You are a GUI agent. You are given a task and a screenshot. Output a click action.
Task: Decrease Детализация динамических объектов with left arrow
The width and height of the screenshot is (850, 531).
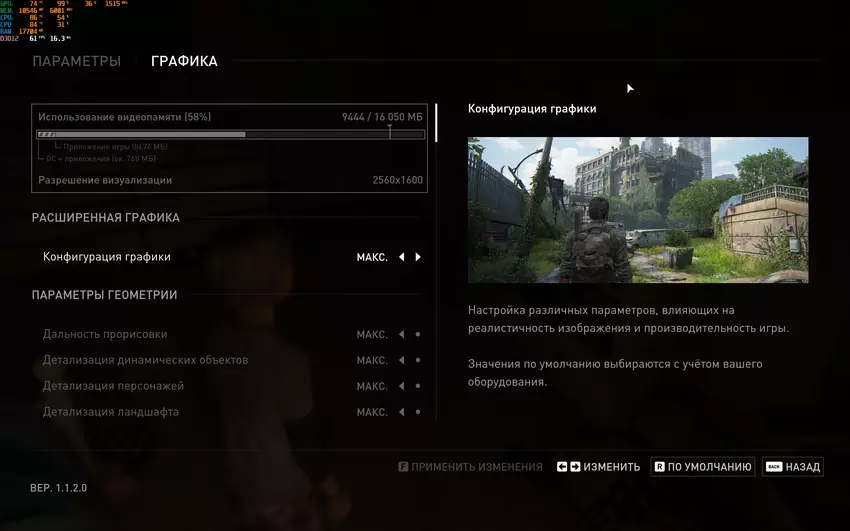401,360
